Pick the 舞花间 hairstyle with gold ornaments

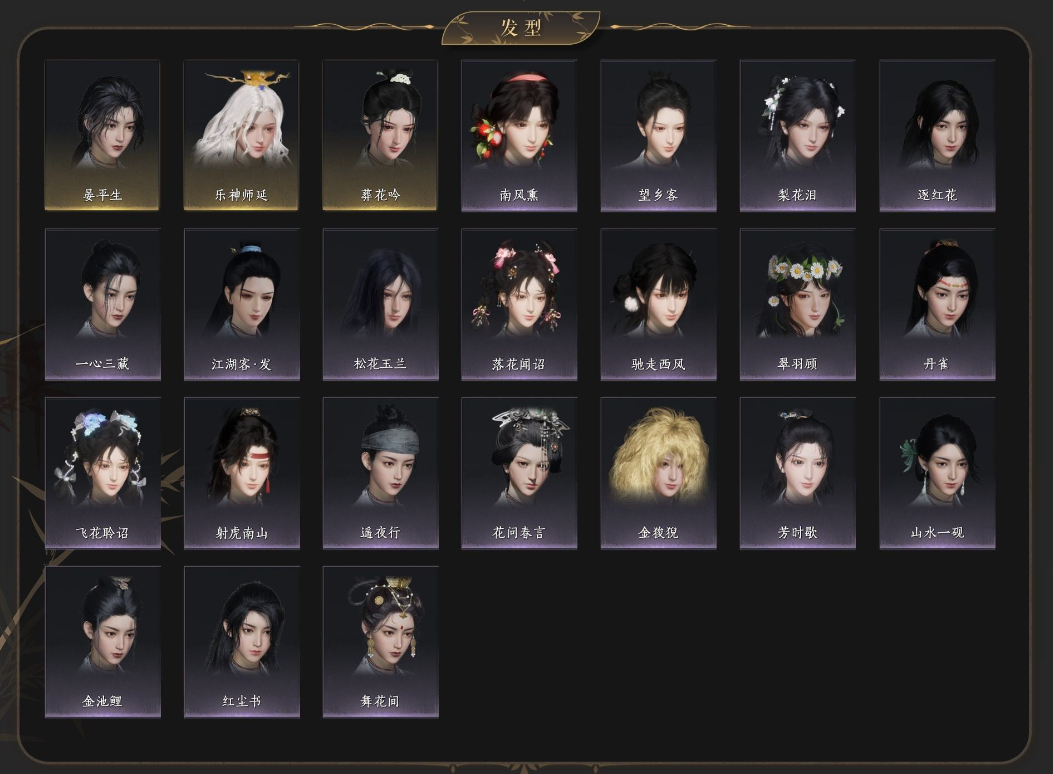point(380,642)
